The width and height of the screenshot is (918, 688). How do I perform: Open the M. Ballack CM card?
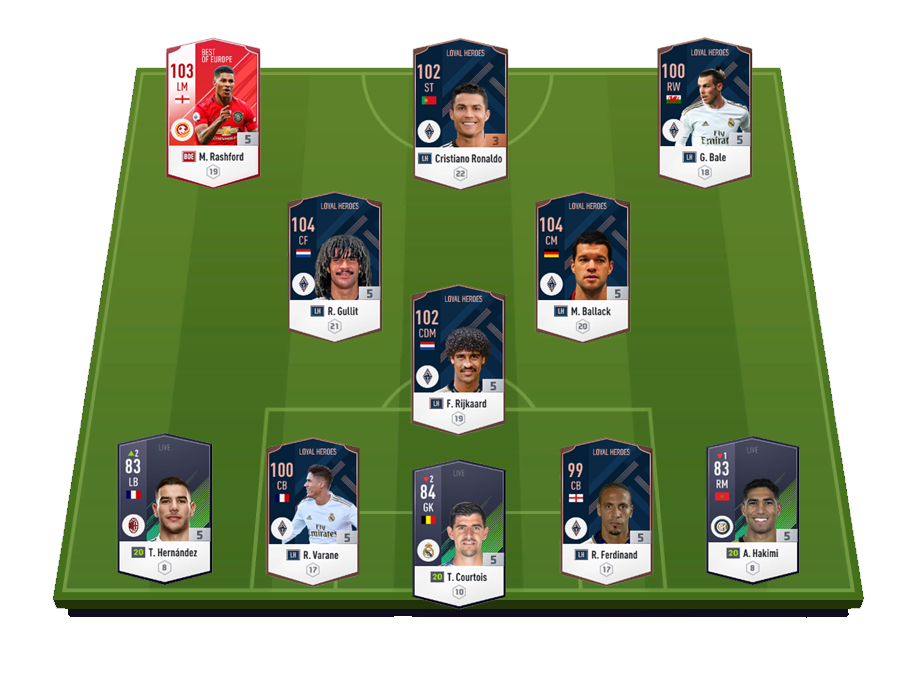tap(582, 262)
